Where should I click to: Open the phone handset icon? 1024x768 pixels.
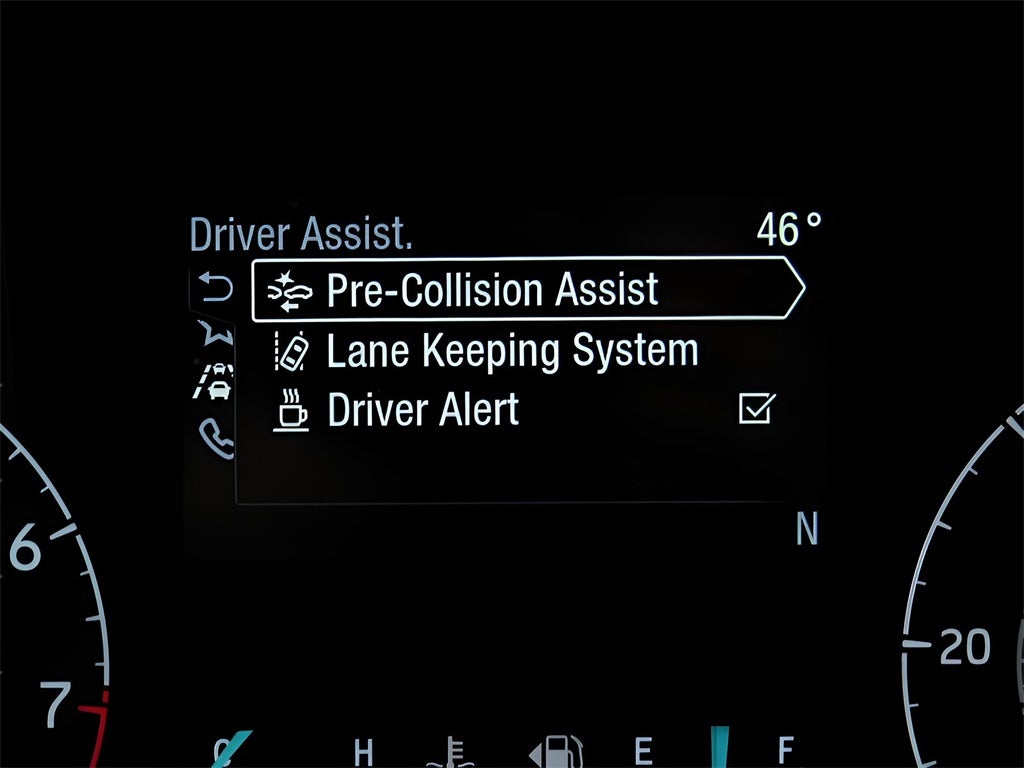click(x=216, y=437)
